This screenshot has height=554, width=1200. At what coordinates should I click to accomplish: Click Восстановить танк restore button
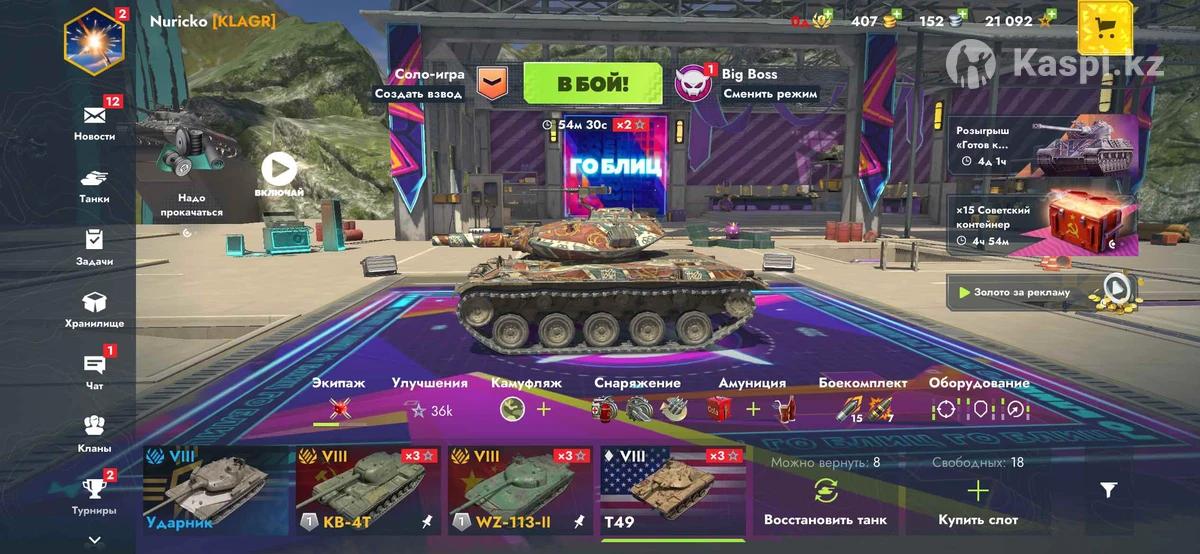click(825, 500)
